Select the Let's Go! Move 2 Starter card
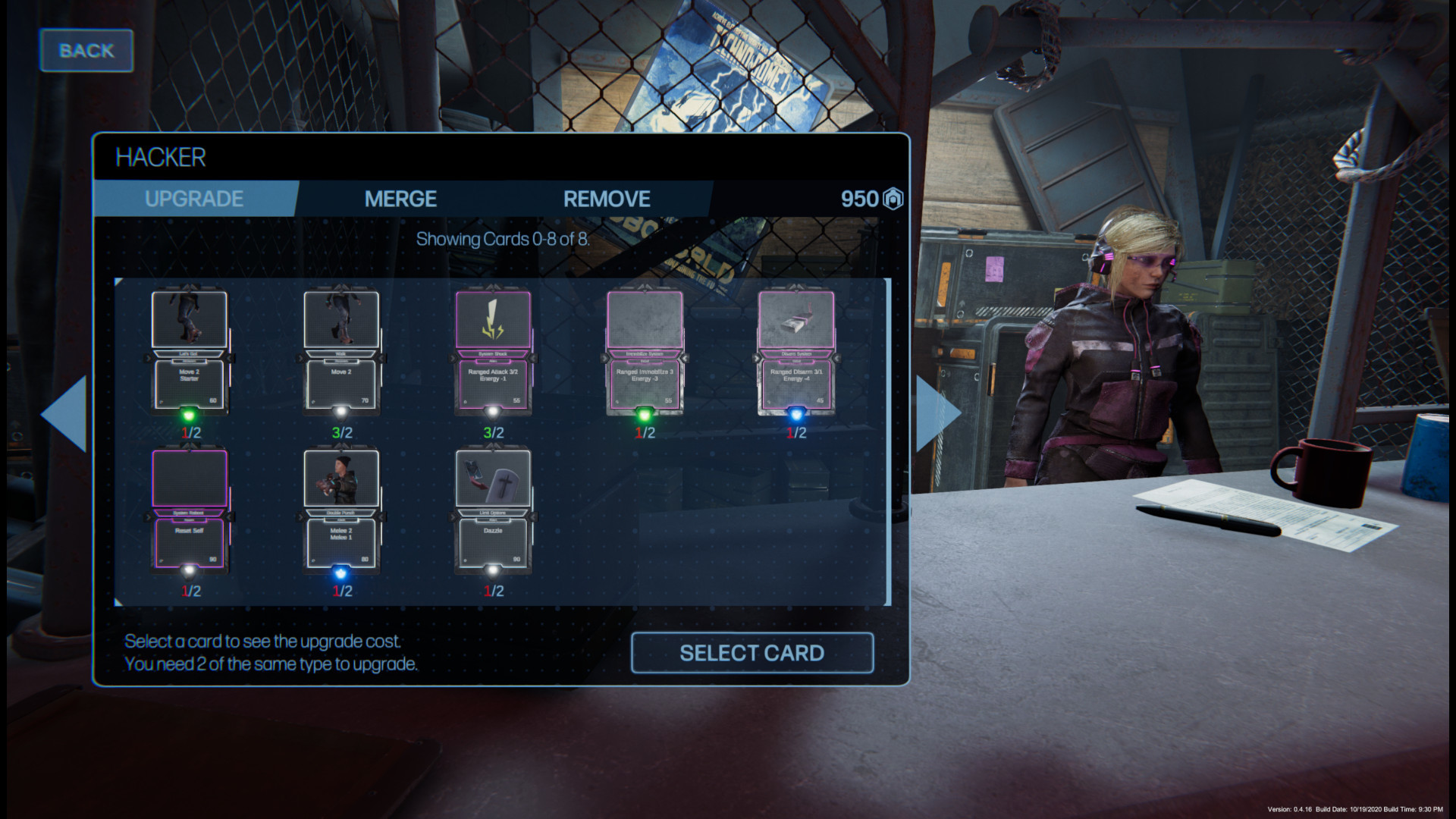Screen dimensions: 1456x819 click(190, 353)
